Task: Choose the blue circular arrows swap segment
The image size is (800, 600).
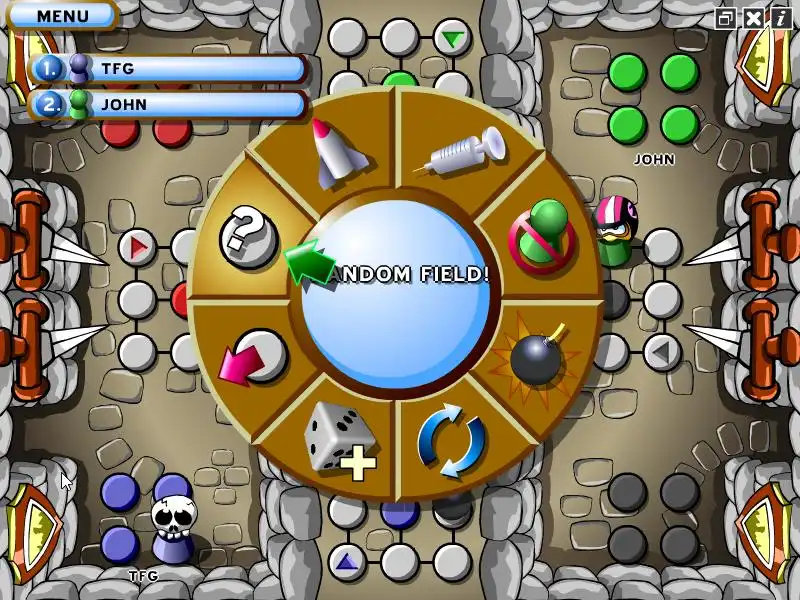Action: (451, 441)
